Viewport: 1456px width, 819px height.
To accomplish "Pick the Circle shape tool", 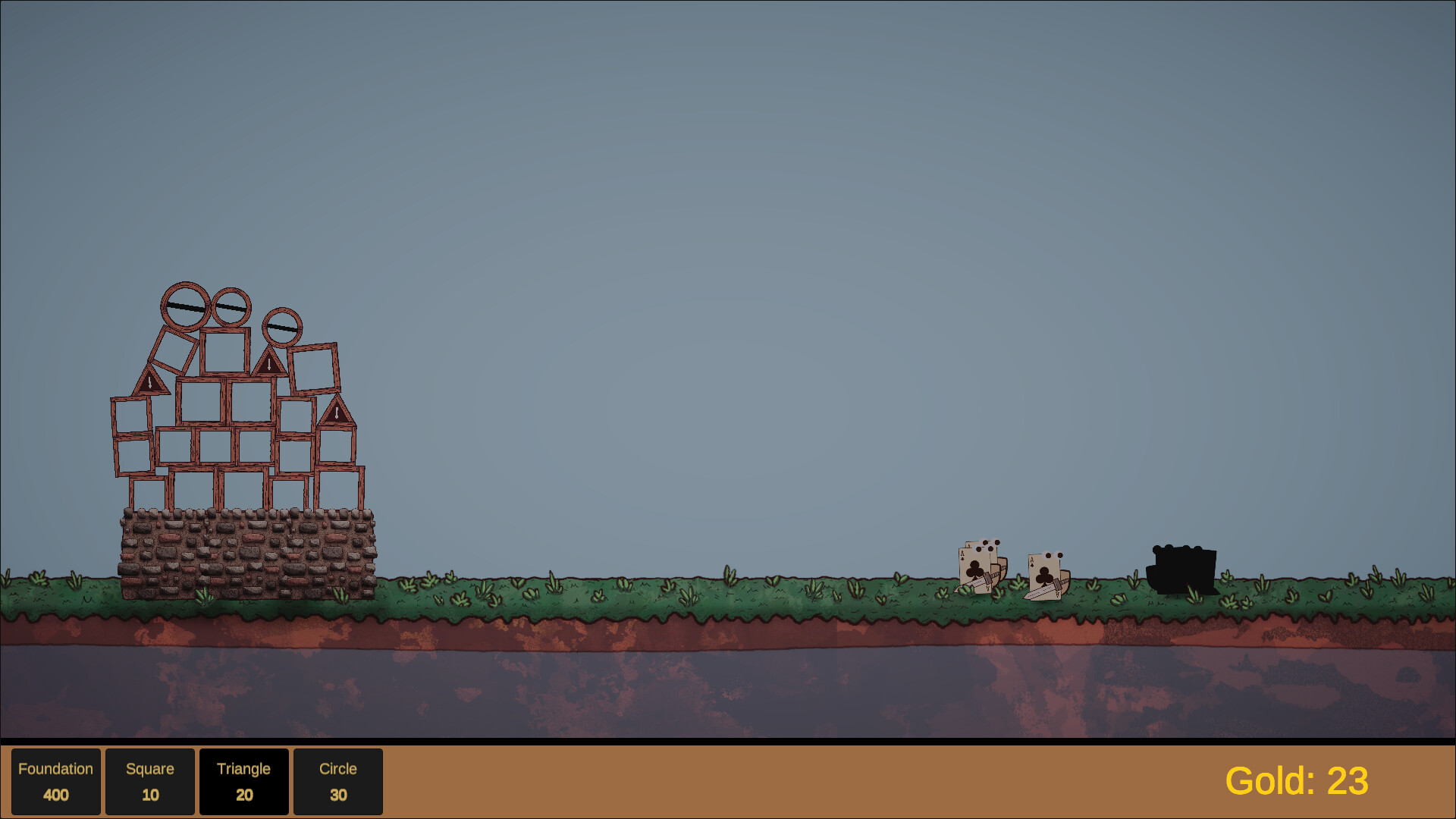I will coord(337,781).
